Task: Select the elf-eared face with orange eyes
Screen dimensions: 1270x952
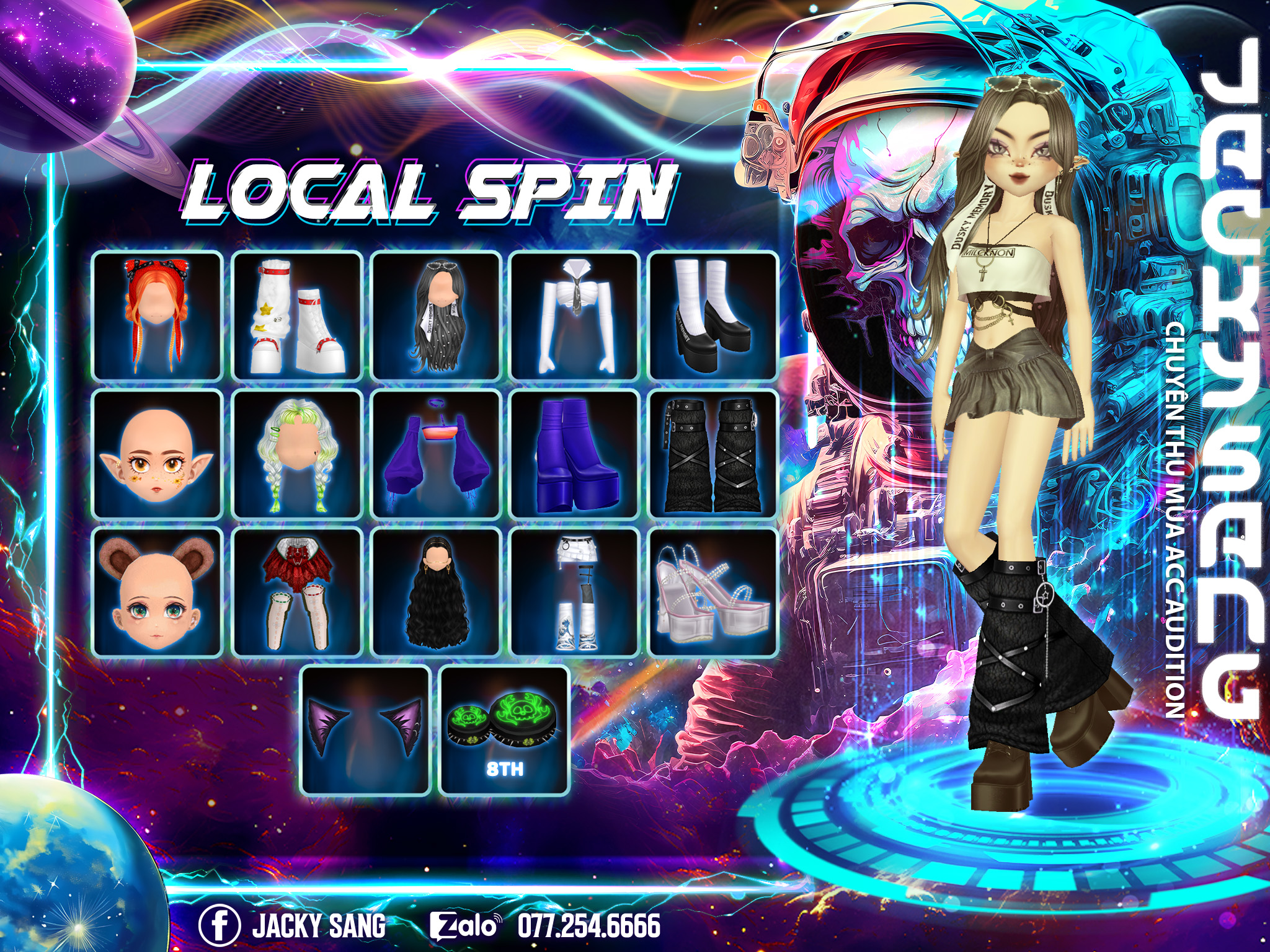Action: coord(158,454)
